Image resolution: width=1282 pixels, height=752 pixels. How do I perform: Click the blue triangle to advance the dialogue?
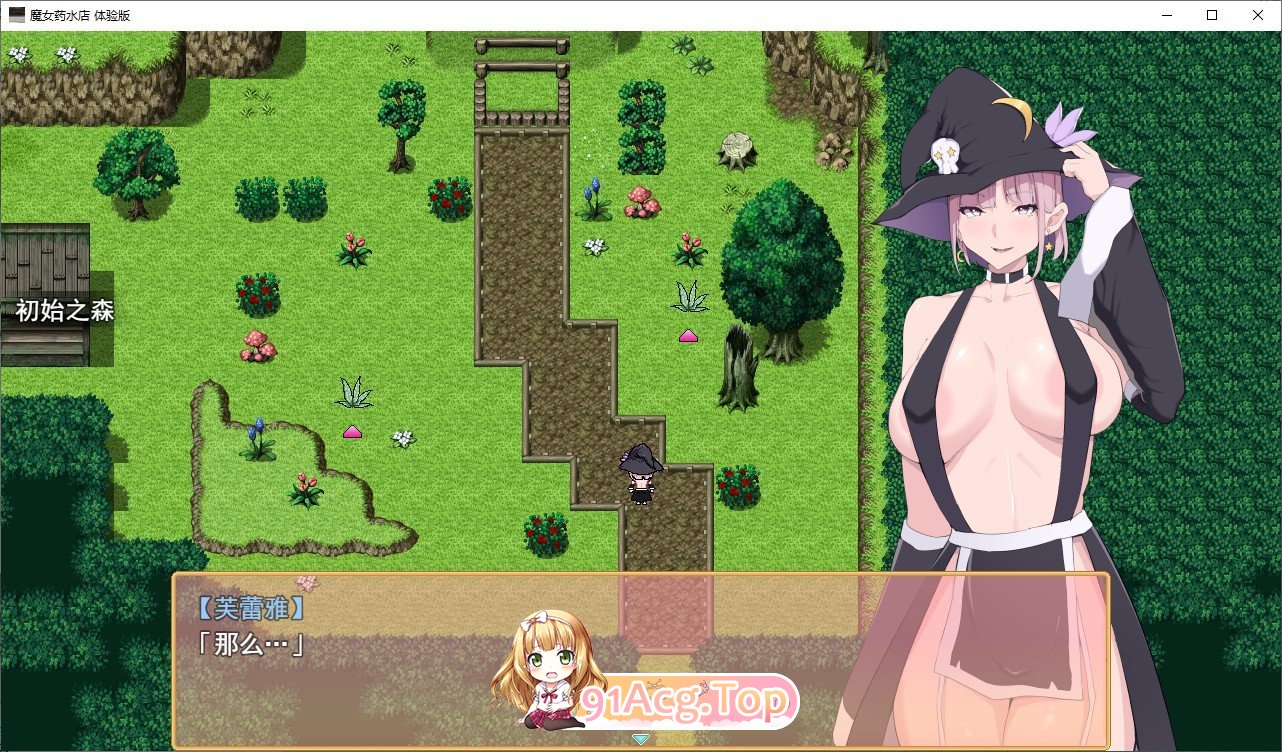point(640,740)
